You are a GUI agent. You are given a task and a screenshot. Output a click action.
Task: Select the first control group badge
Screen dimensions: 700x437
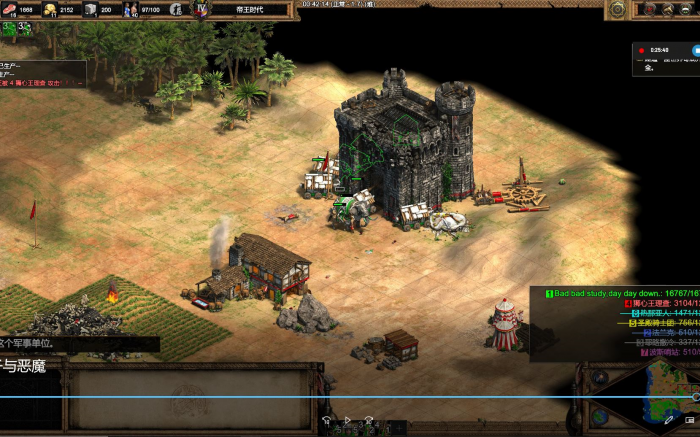(8, 28)
